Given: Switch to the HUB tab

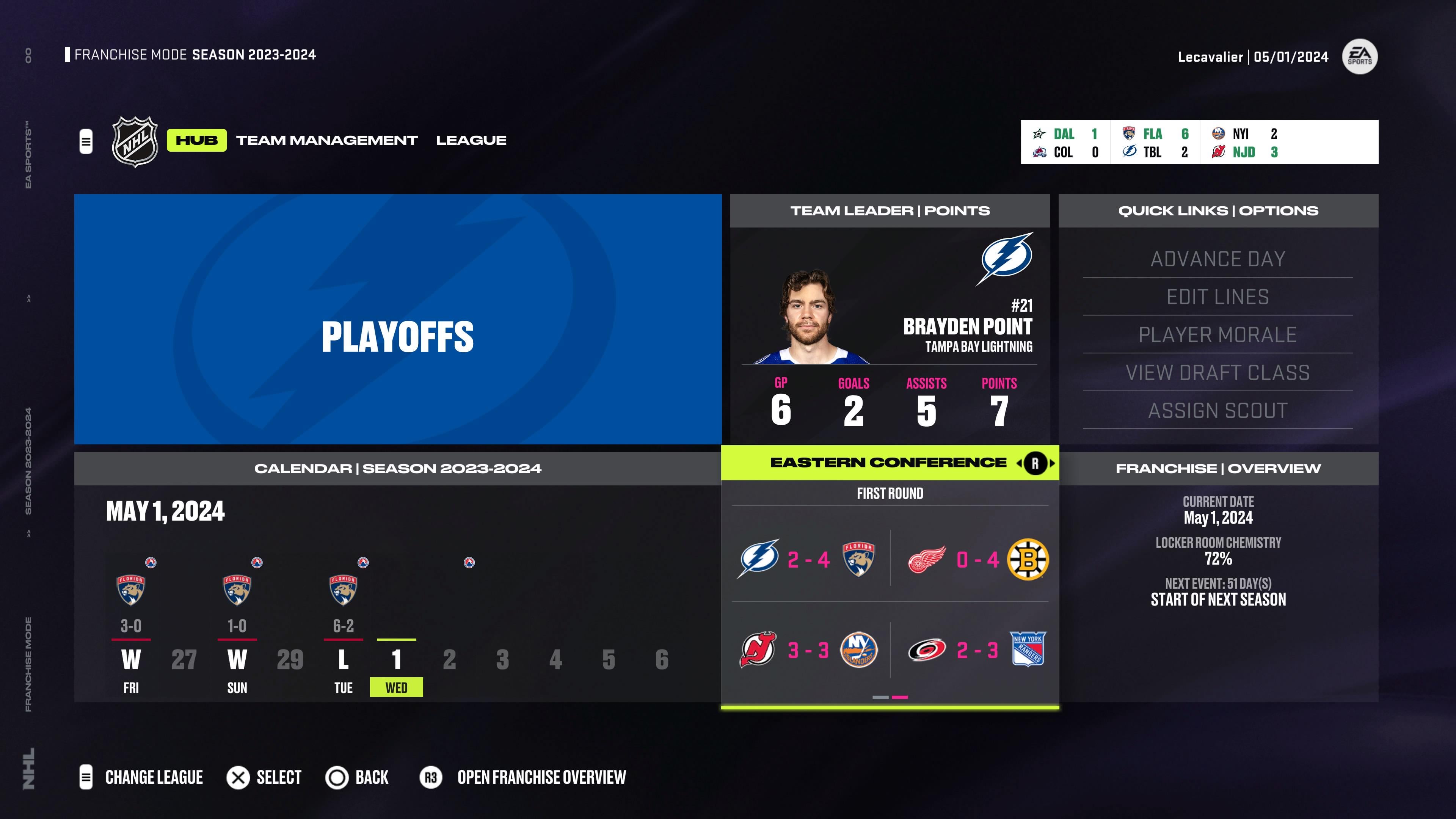Looking at the screenshot, I should (196, 140).
